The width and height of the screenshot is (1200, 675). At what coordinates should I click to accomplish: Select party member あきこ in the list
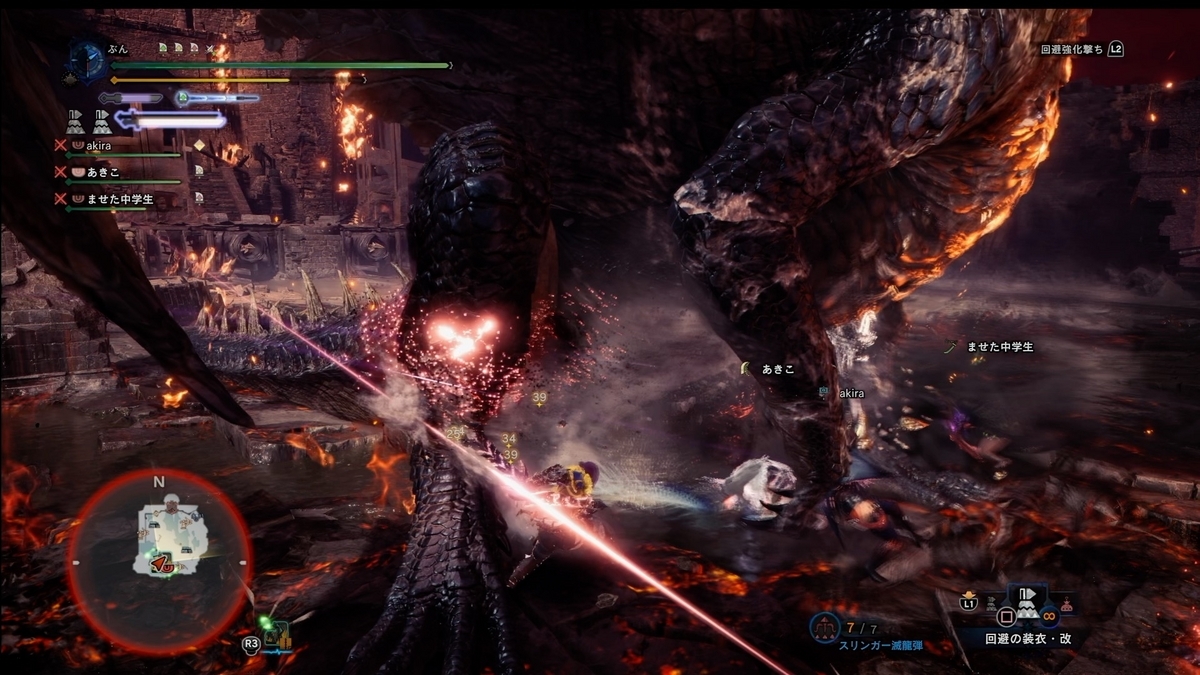119,172
